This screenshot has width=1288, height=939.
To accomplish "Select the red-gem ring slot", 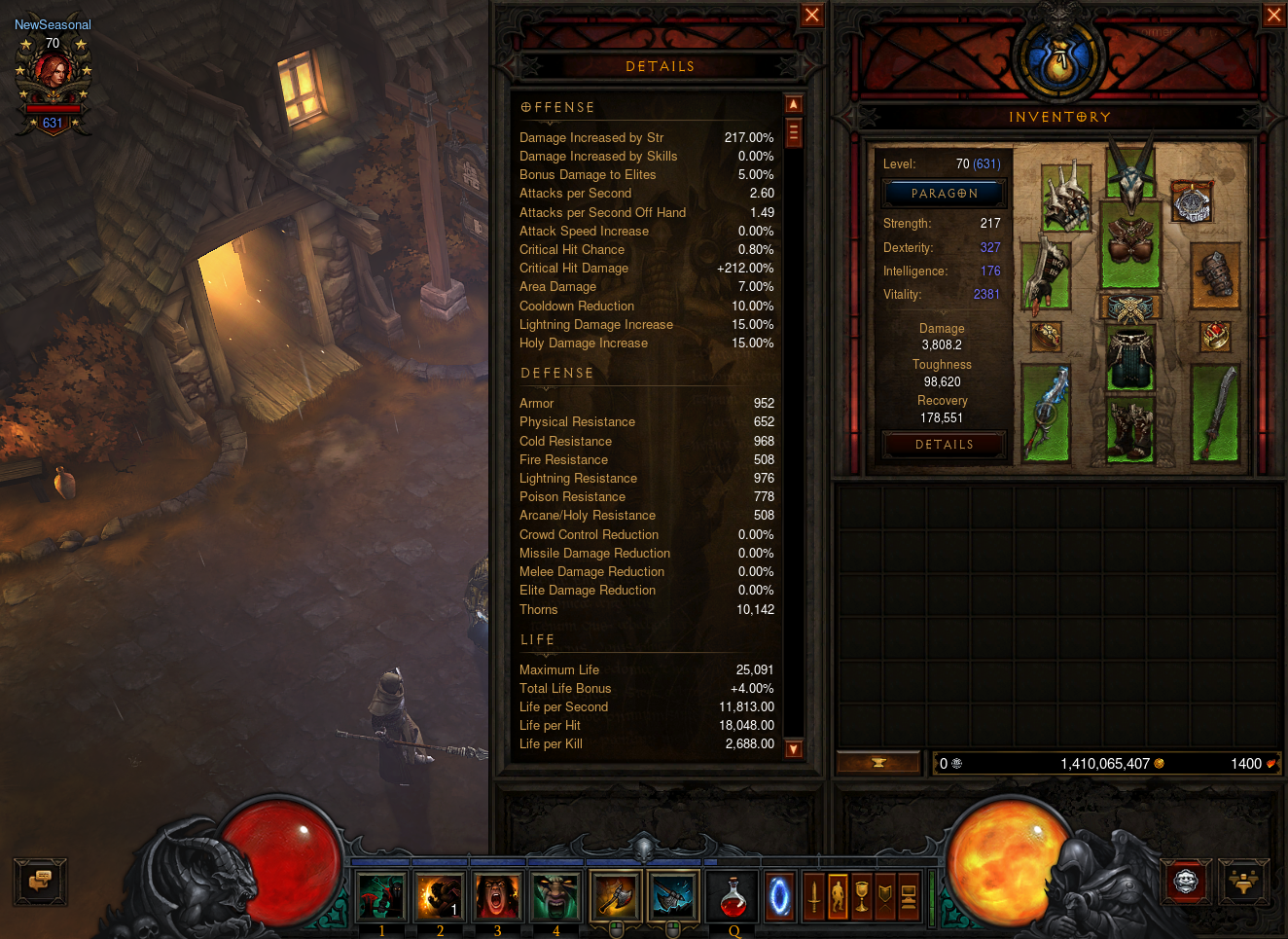I will [x=1215, y=337].
